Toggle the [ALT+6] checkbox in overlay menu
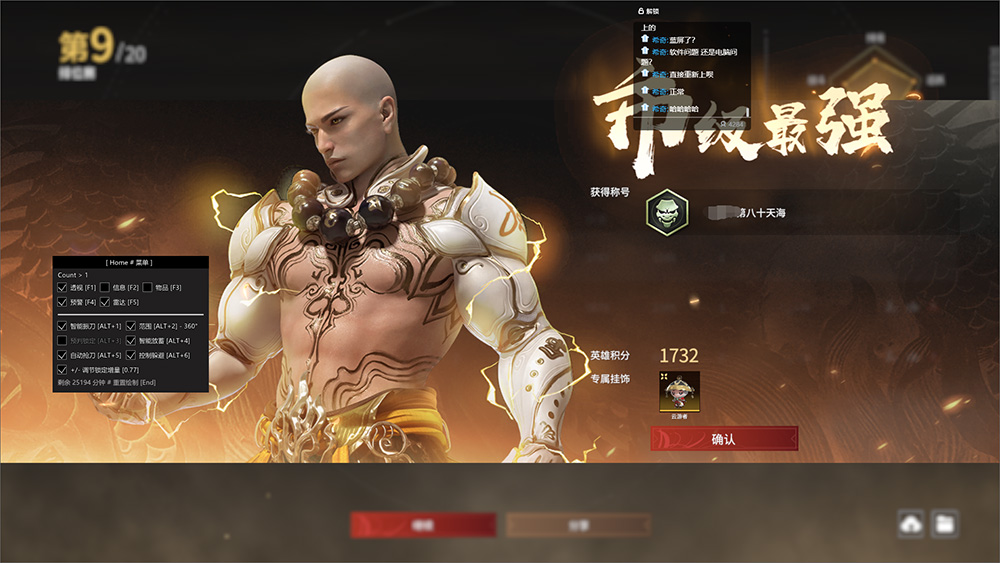 (x=131, y=355)
